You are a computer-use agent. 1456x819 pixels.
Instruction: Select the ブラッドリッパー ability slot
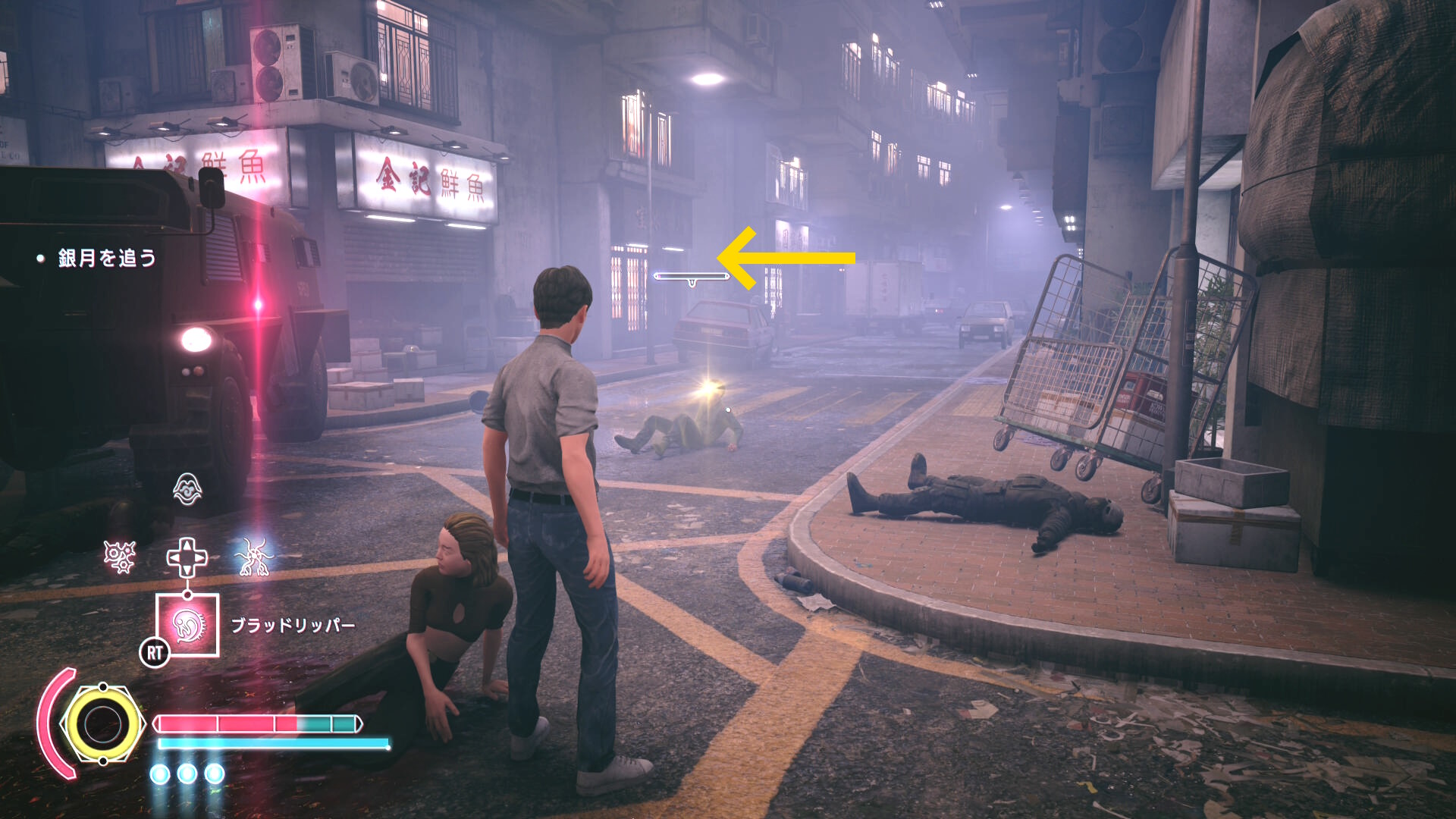click(x=187, y=625)
